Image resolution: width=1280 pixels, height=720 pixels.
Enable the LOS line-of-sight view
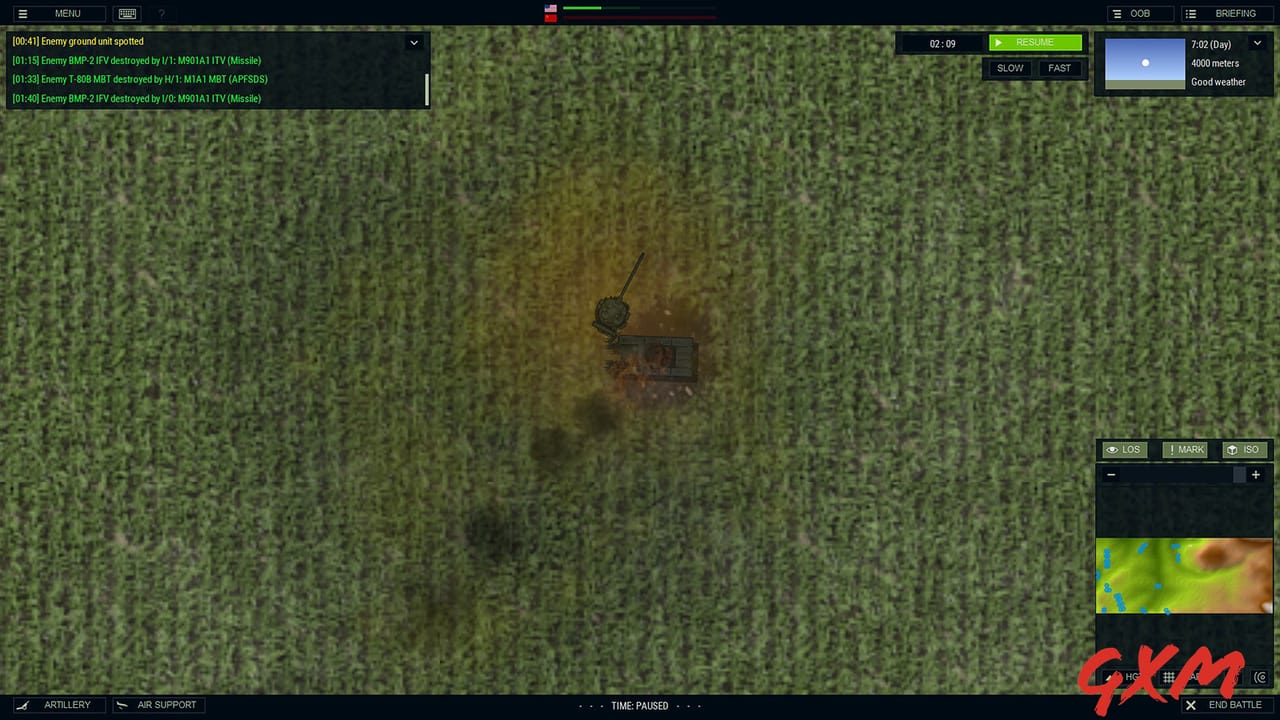[1122, 449]
